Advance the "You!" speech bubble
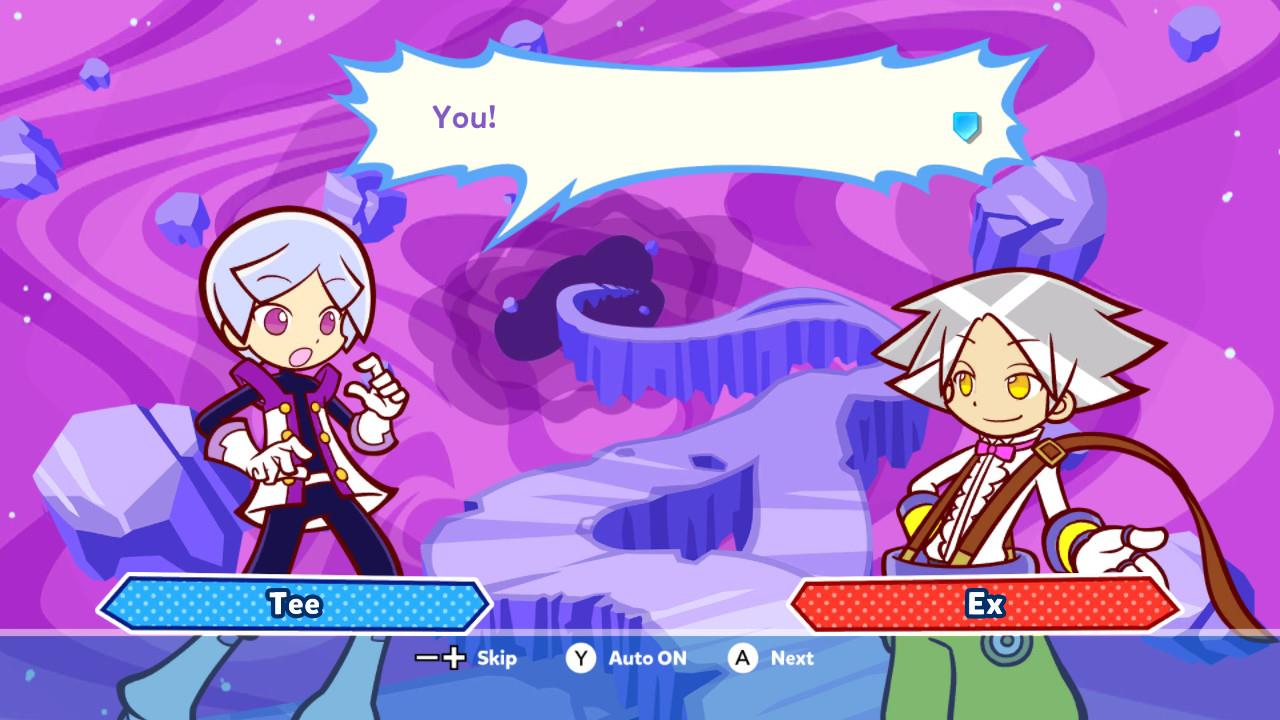This screenshot has height=720, width=1280. tap(742, 658)
